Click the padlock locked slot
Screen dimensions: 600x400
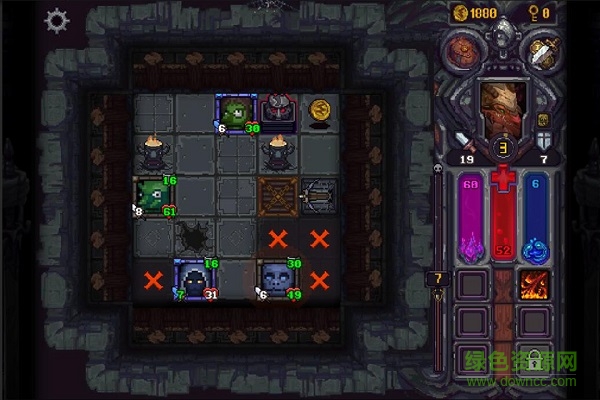click(x=535, y=358)
